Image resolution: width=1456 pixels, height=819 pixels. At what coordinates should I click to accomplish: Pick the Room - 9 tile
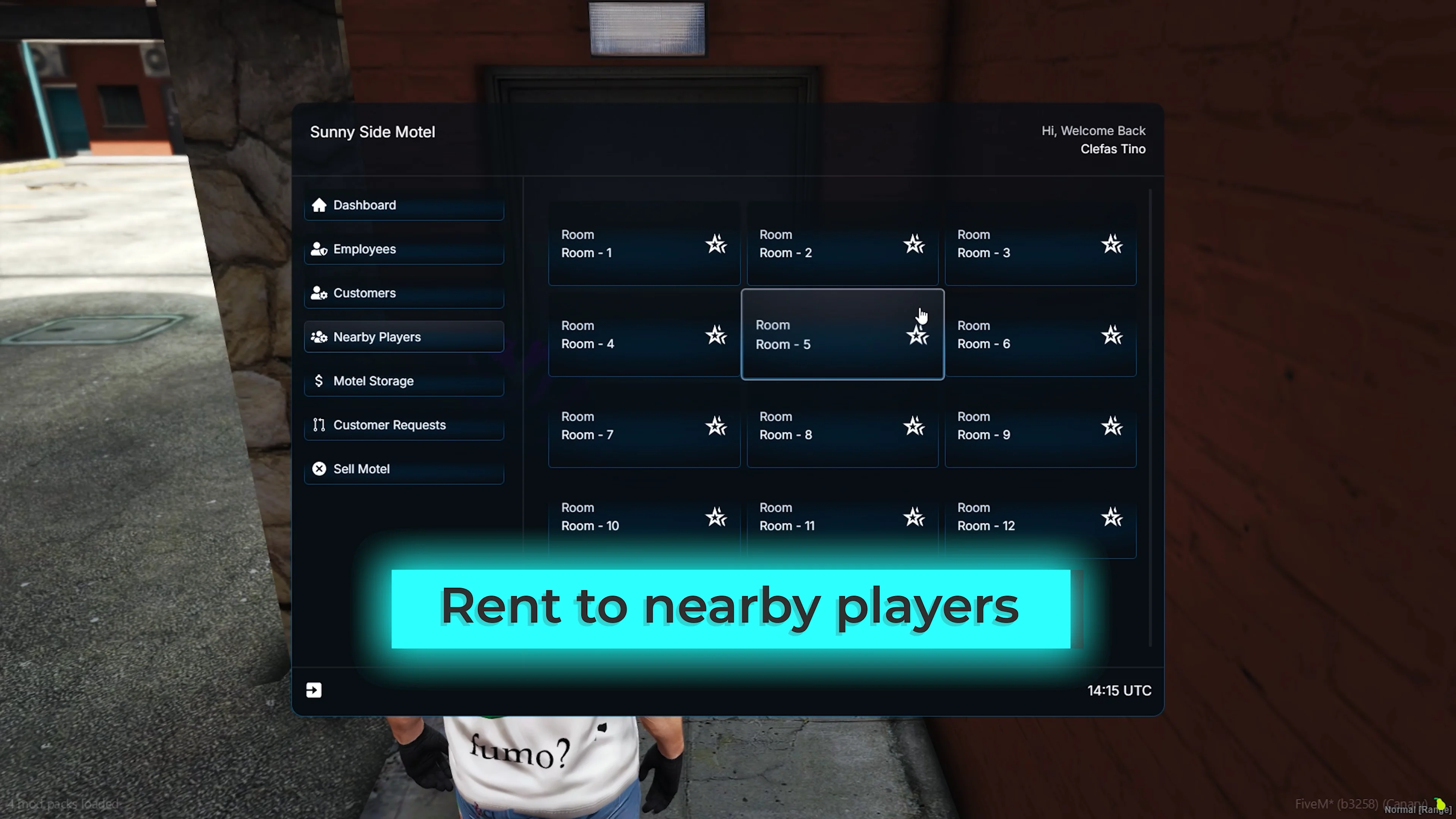pos(1040,426)
